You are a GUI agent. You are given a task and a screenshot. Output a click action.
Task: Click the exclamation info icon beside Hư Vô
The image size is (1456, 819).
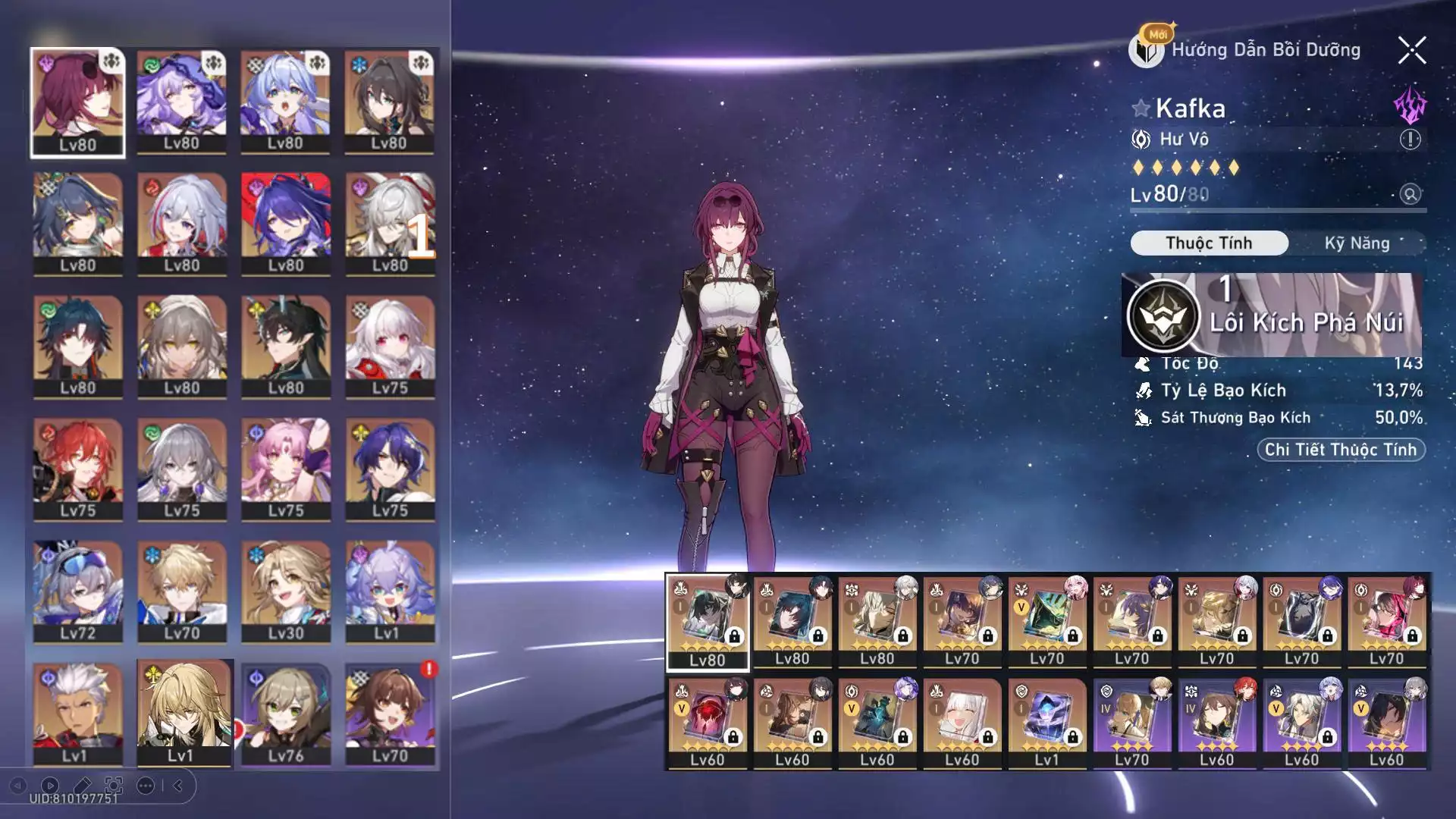point(1410,140)
